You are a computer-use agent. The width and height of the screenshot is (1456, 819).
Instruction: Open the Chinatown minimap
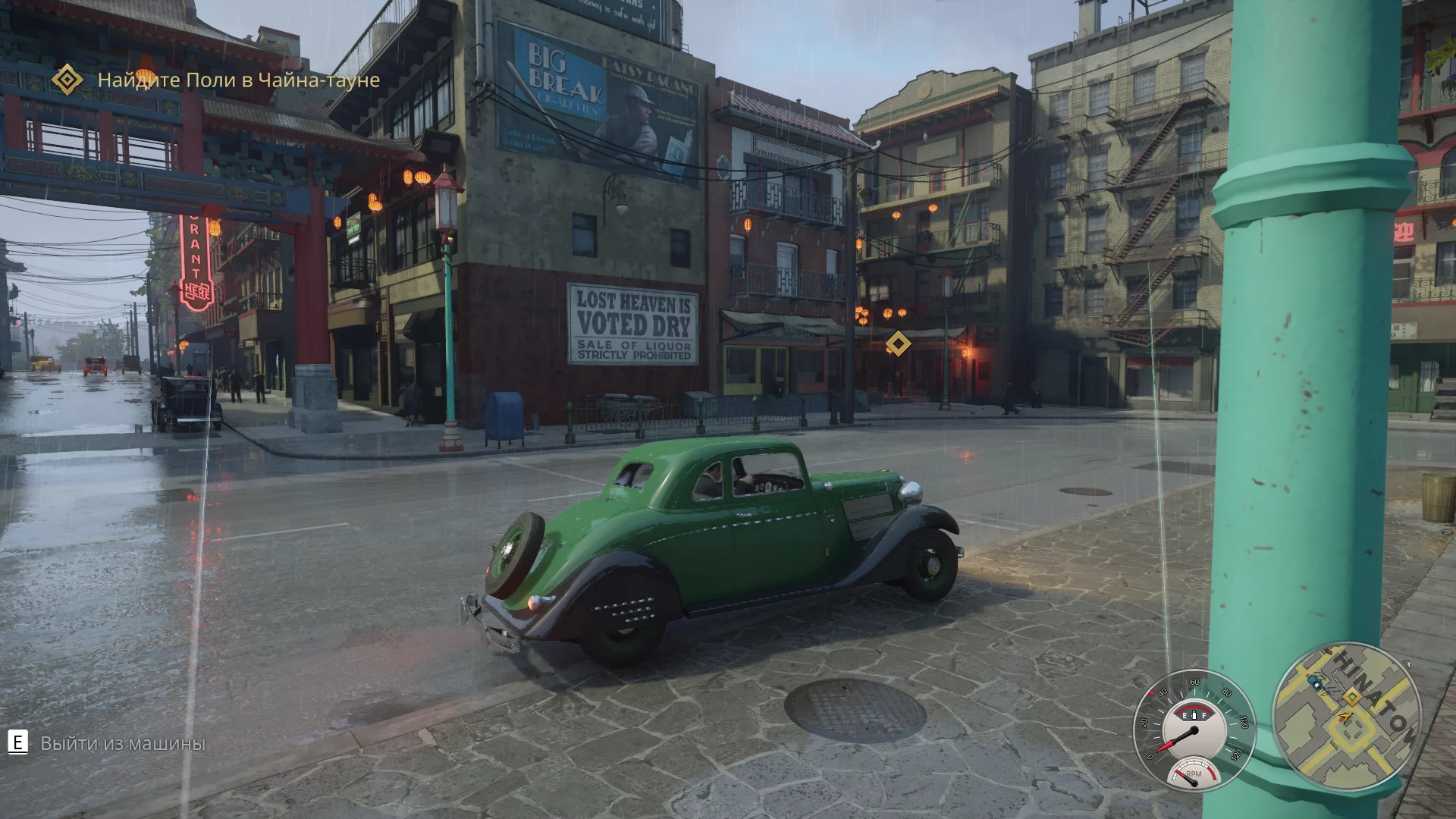point(1346,717)
